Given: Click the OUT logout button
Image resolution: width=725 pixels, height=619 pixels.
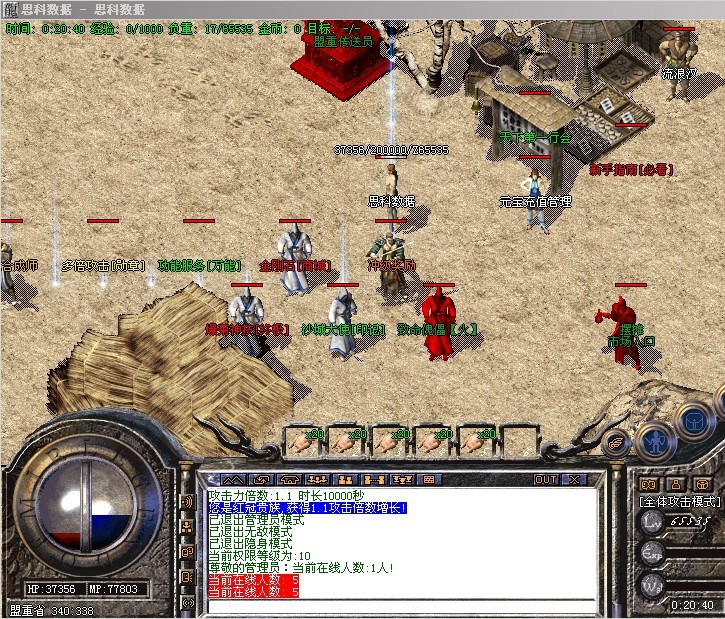Looking at the screenshot, I should [x=546, y=480].
